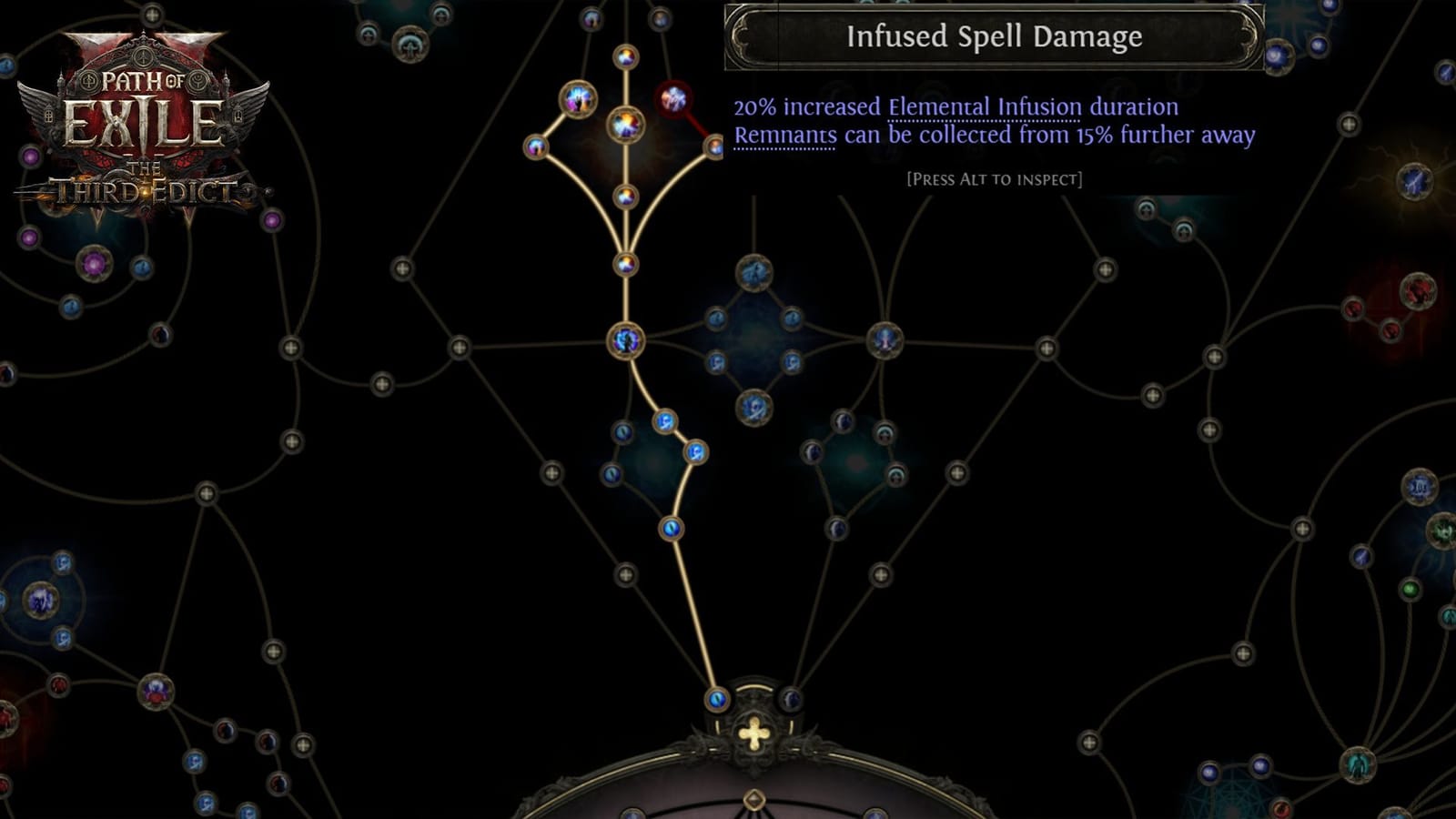Click the golden cross at the tree's base

753,732
